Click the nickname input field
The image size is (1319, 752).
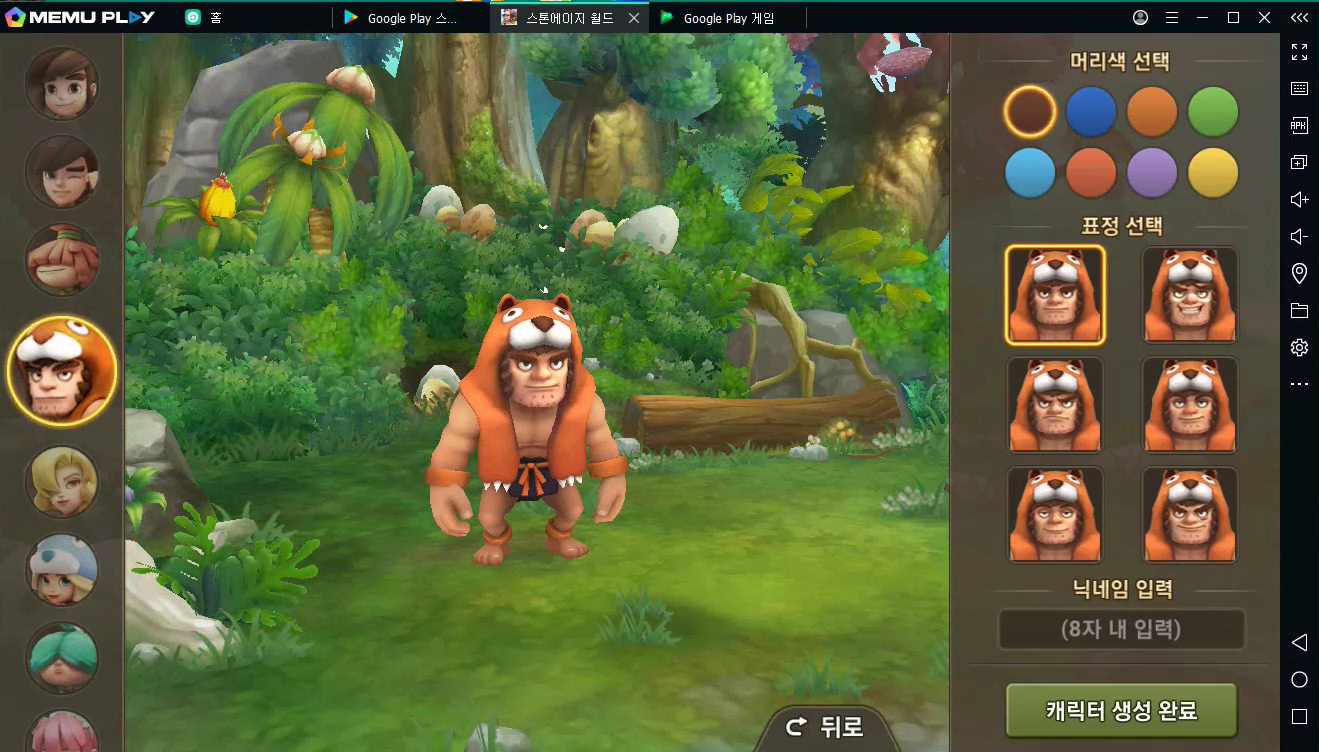coord(1121,630)
